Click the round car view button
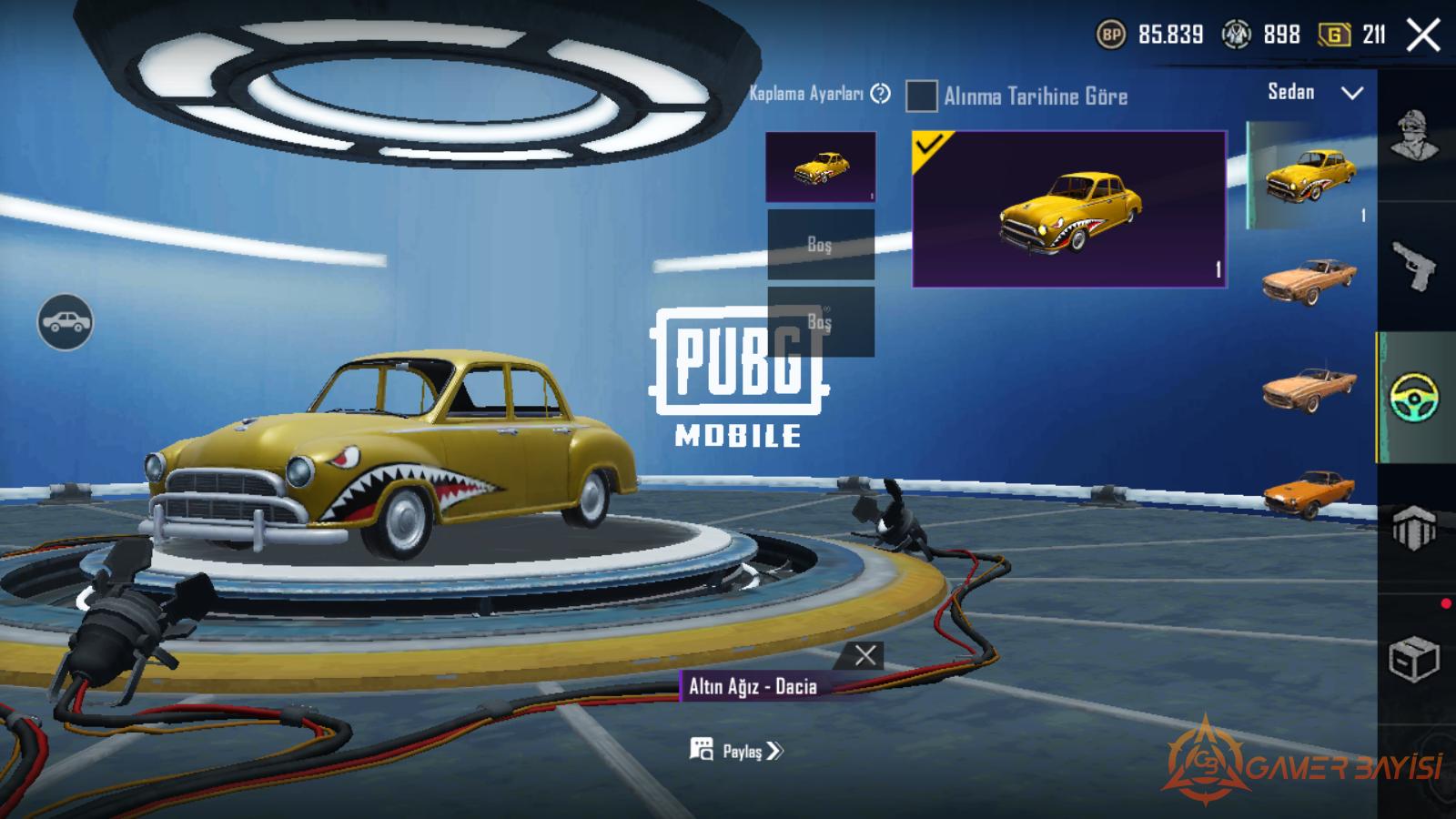Viewport: 1456px width, 819px height. coord(65,322)
